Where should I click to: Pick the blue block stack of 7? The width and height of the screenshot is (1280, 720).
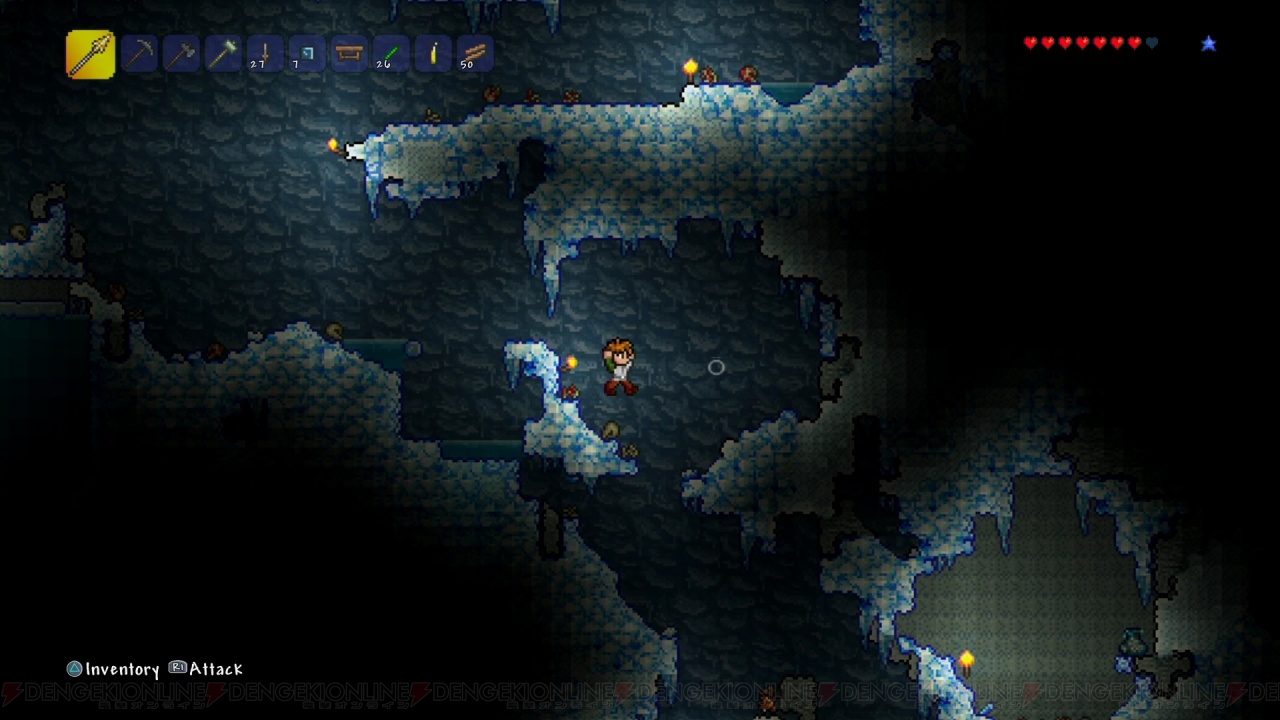[x=307, y=54]
